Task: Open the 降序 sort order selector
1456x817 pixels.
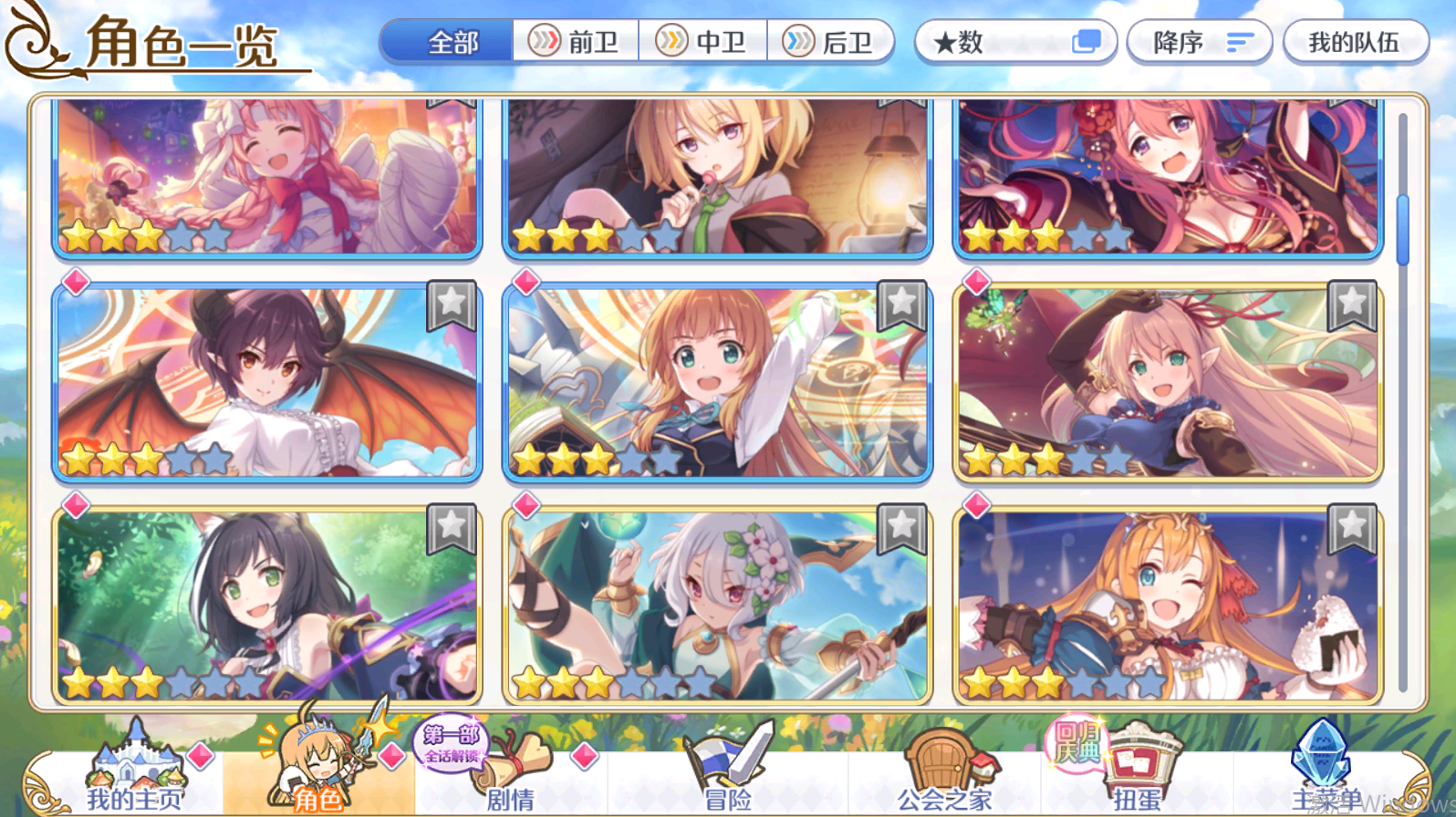Action: 1199,41
